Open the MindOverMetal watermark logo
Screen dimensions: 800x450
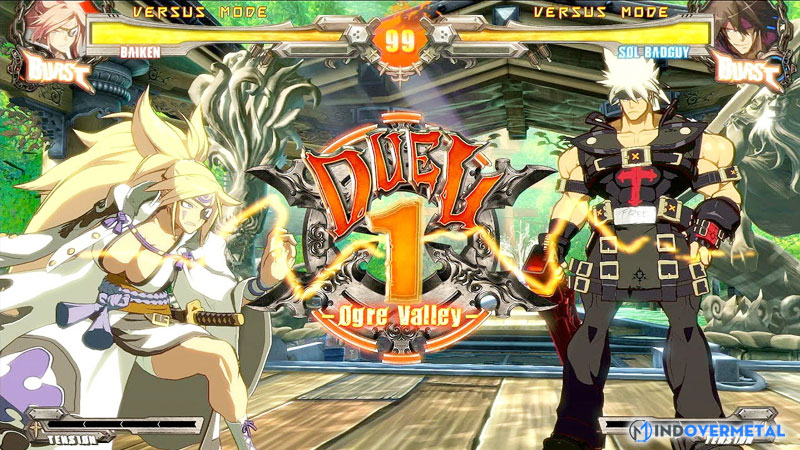(x=706, y=430)
